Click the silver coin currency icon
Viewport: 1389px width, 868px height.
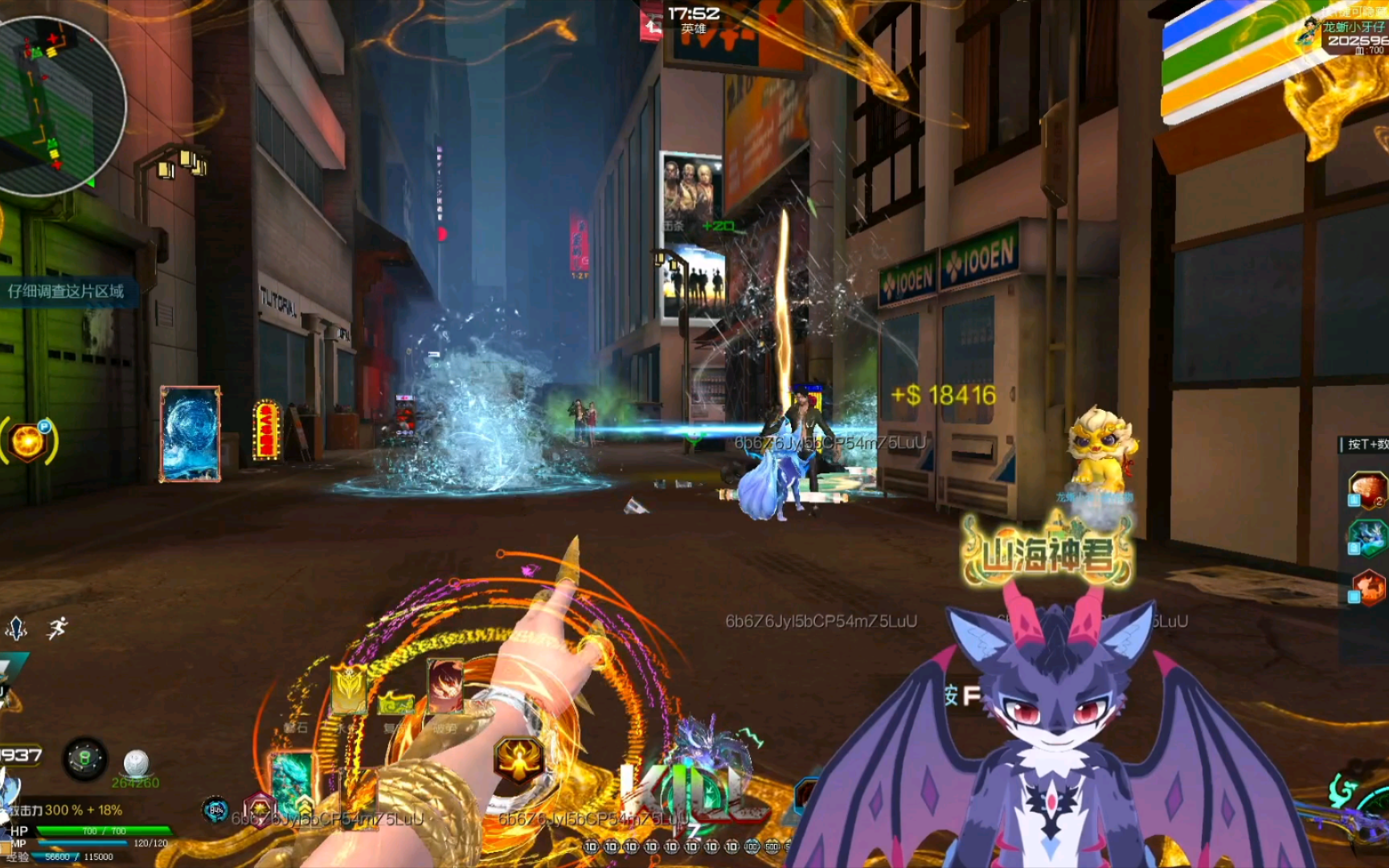[136, 762]
